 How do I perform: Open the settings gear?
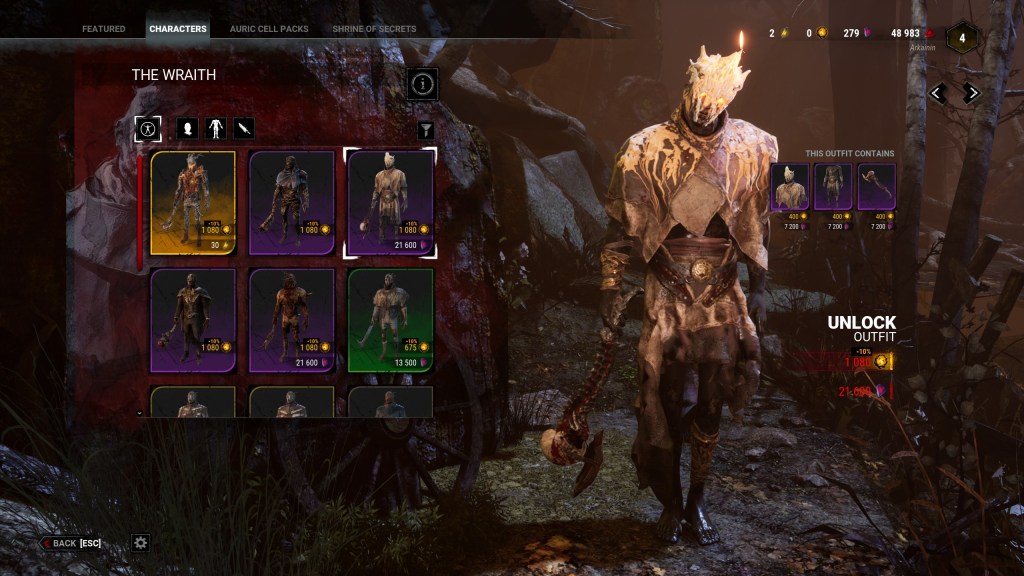[141, 543]
